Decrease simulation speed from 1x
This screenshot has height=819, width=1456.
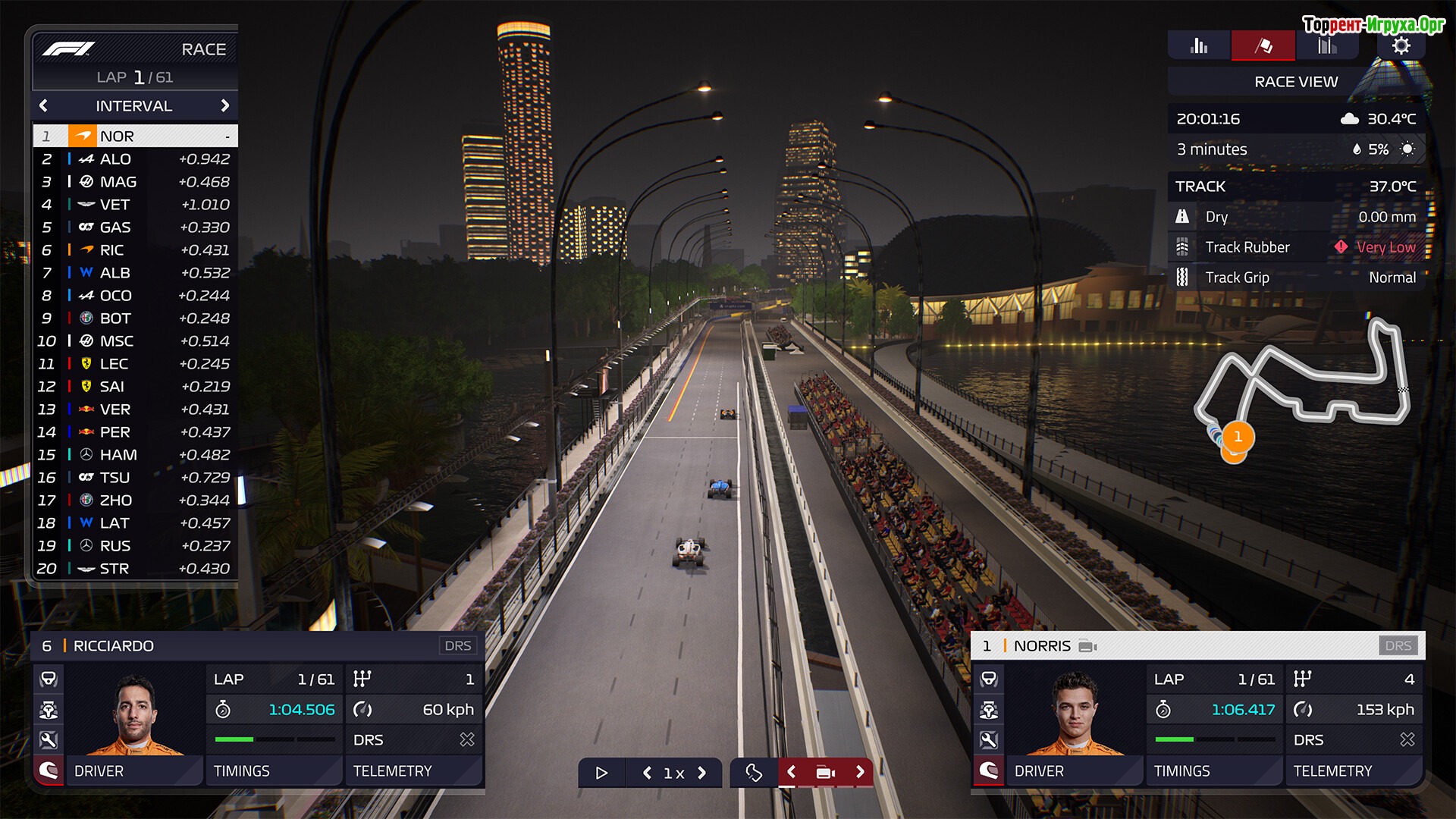[647, 773]
